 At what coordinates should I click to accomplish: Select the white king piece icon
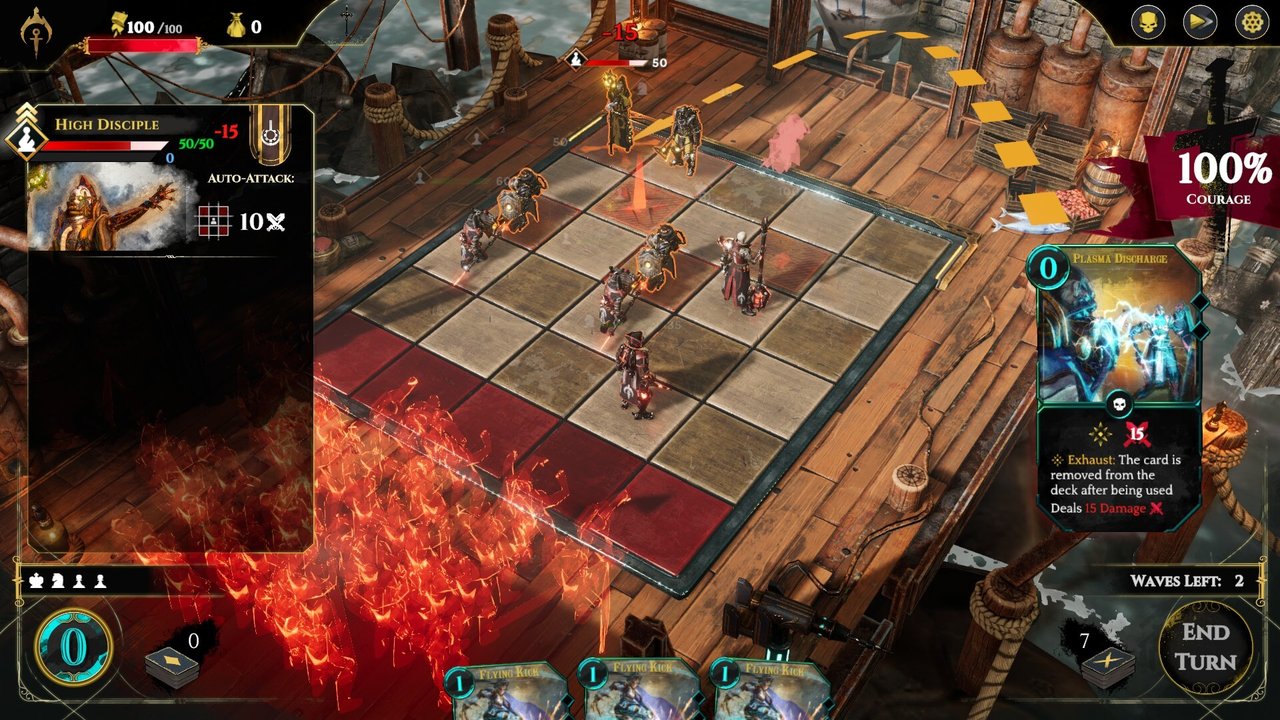pyautogui.click(x=37, y=580)
